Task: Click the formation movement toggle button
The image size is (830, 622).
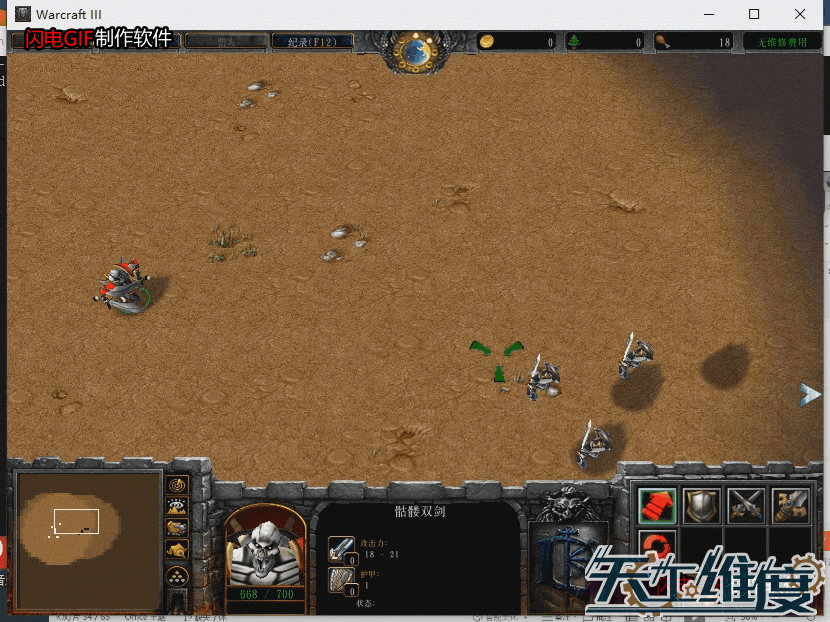Action: [178, 576]
